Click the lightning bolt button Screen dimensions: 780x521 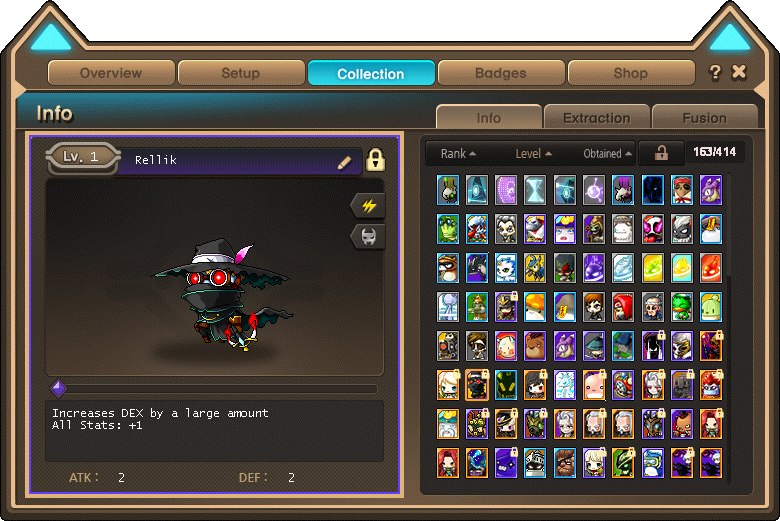(369, 205)
